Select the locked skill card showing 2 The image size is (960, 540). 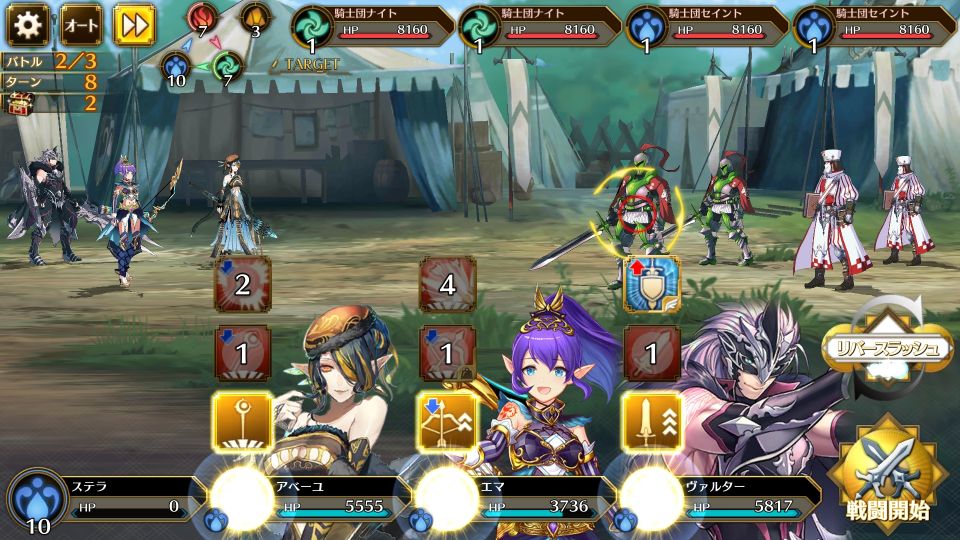pos(242,285)
